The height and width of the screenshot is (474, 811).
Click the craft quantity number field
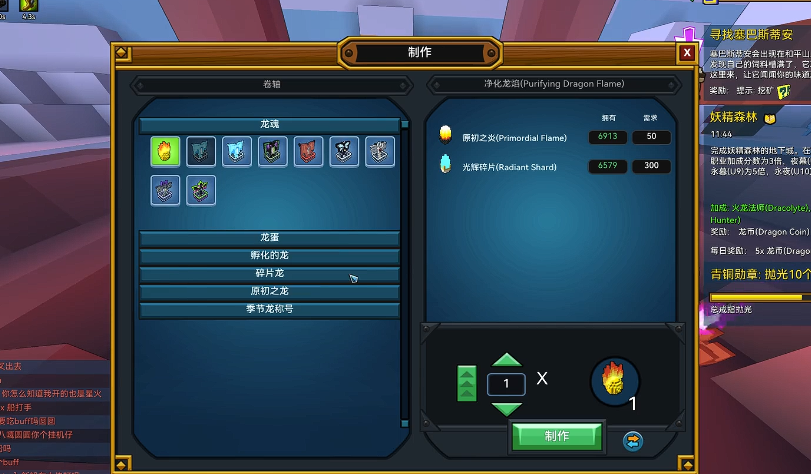(x=507, y=384)
